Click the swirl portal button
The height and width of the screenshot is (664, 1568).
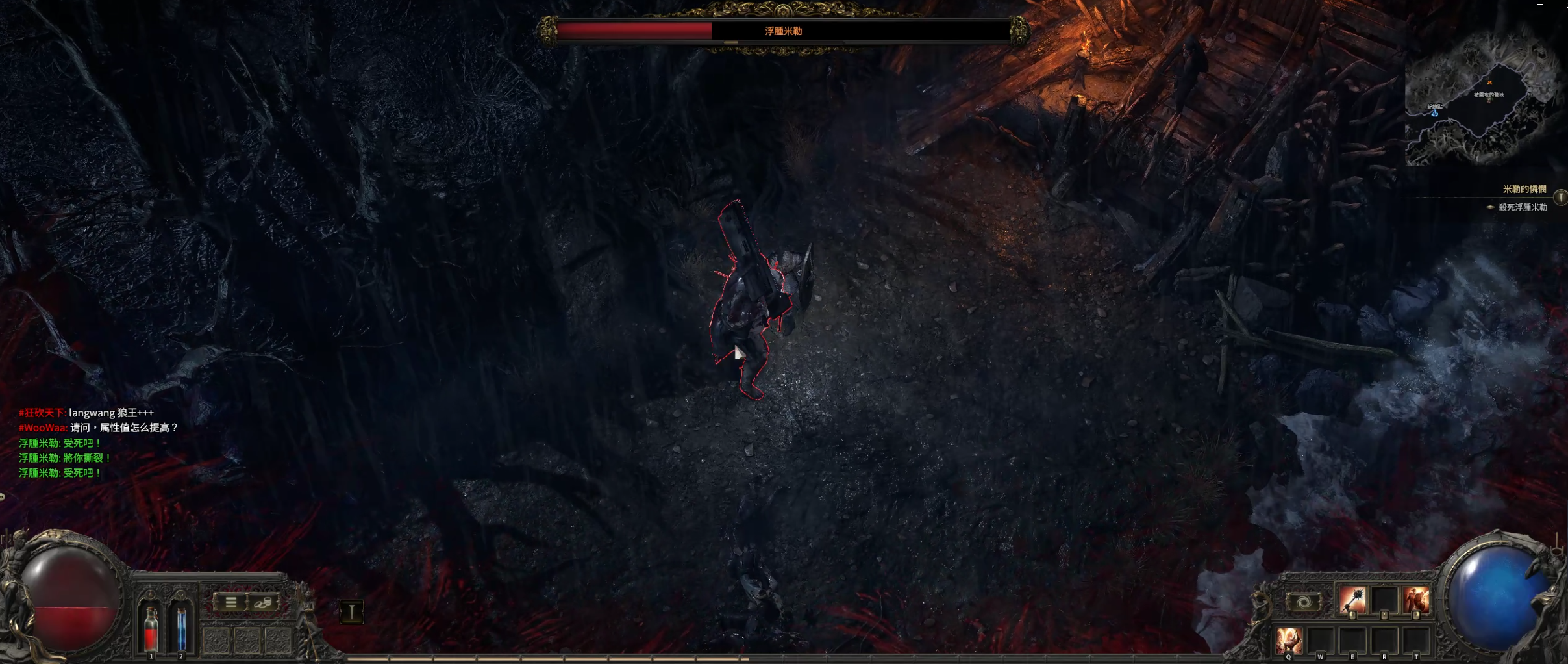pos(1303,602)
